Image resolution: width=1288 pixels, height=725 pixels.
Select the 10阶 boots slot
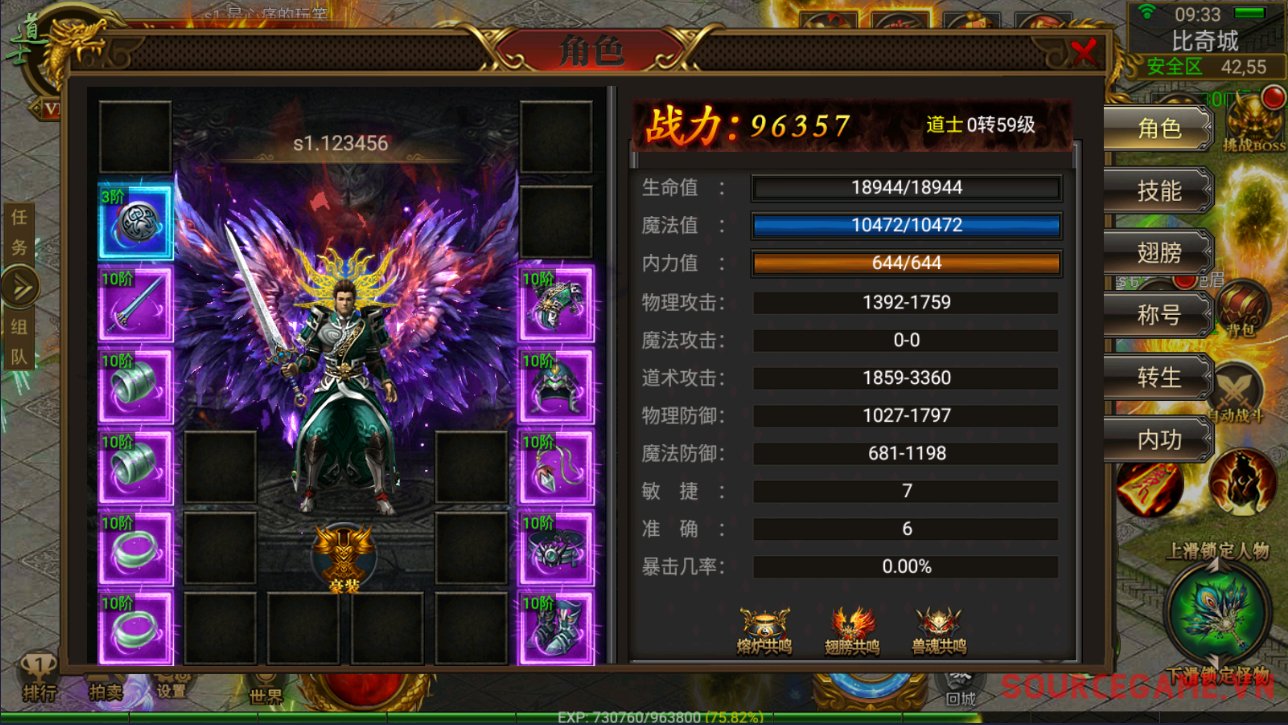coord(556,629)
